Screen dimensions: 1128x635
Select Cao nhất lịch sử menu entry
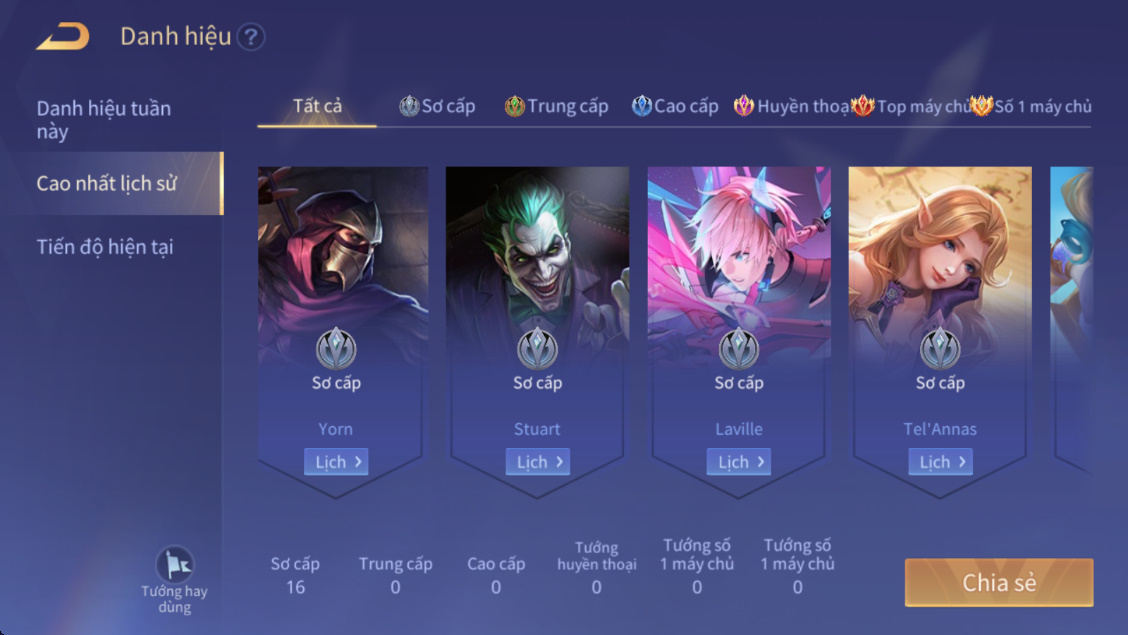pyautogui.click(x=107, y=183)
